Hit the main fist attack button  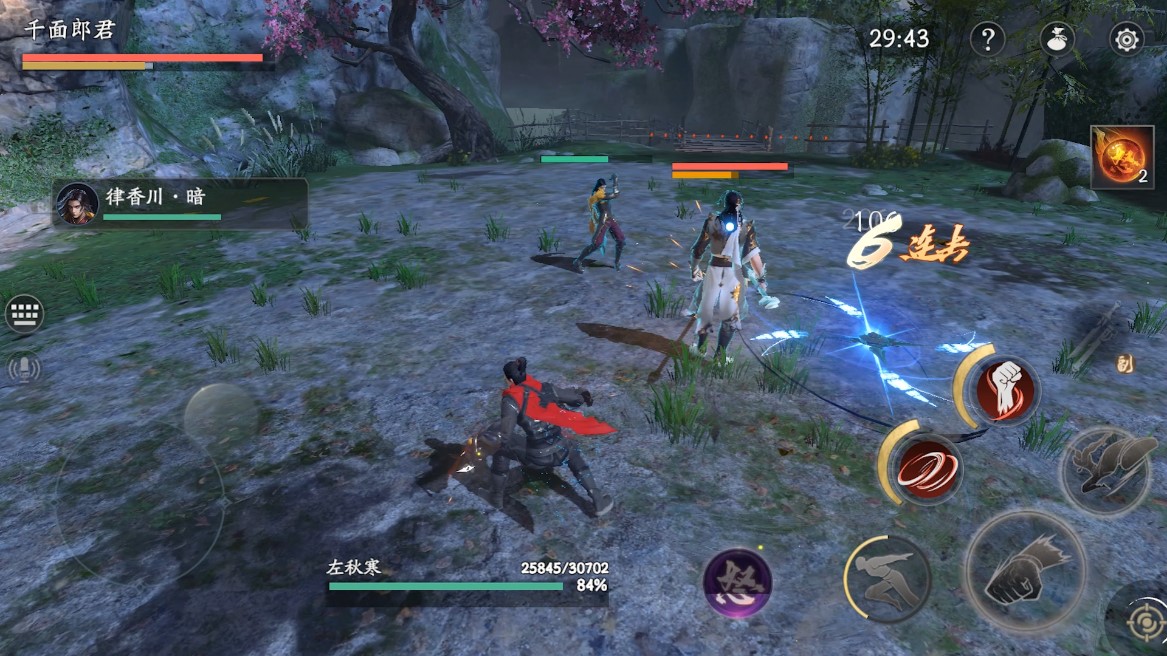(x=1025, y=571)
